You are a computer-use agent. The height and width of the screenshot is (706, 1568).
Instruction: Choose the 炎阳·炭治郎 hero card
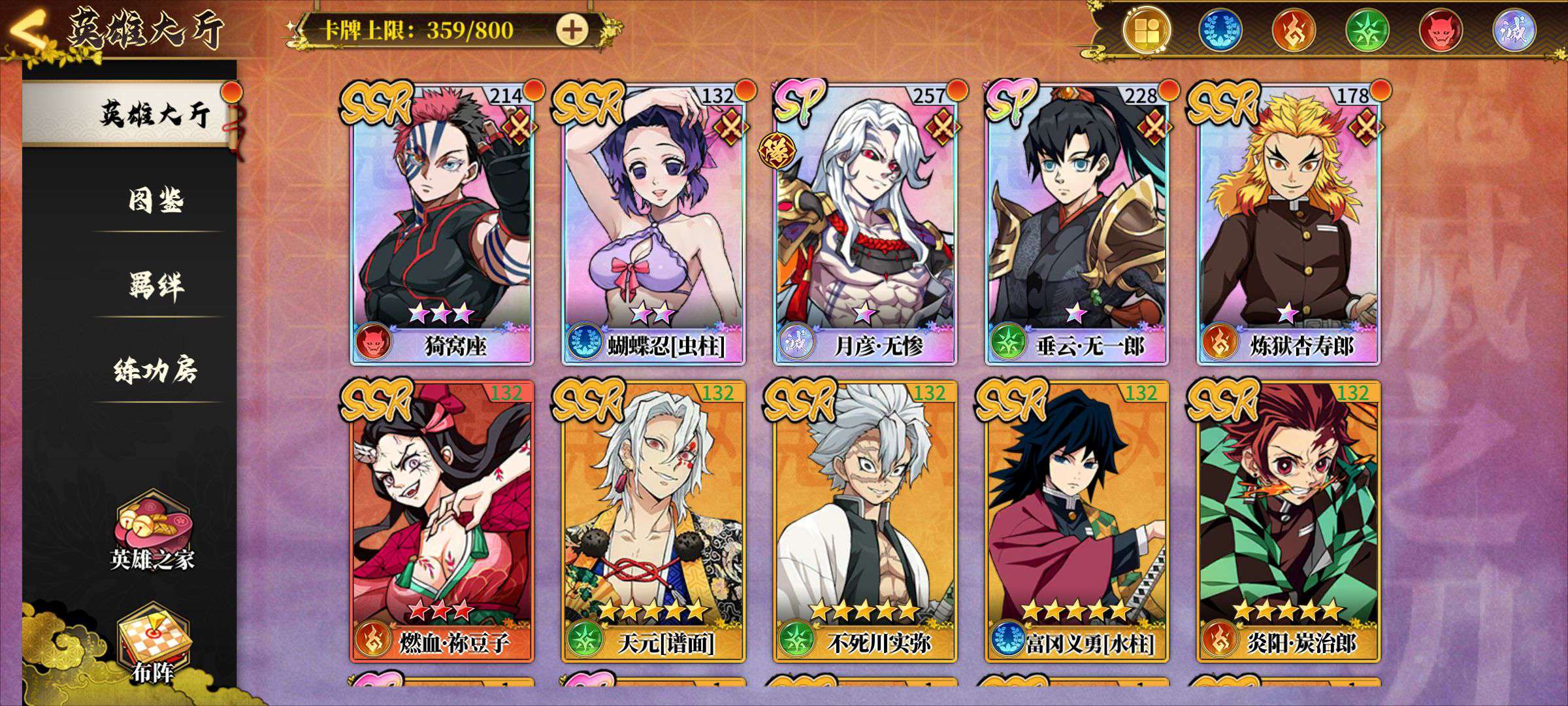(x=1288, y=521)
